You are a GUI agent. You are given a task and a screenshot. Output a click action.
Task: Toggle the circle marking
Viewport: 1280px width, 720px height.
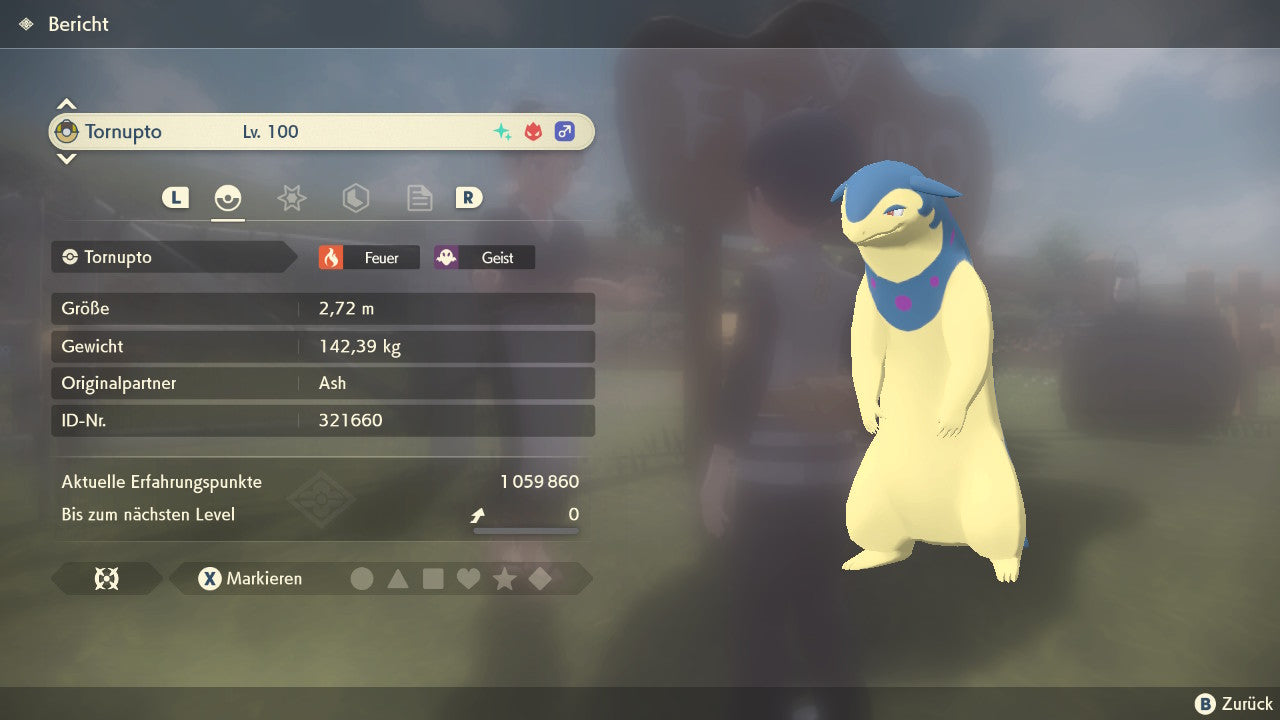tap(362, 578)
